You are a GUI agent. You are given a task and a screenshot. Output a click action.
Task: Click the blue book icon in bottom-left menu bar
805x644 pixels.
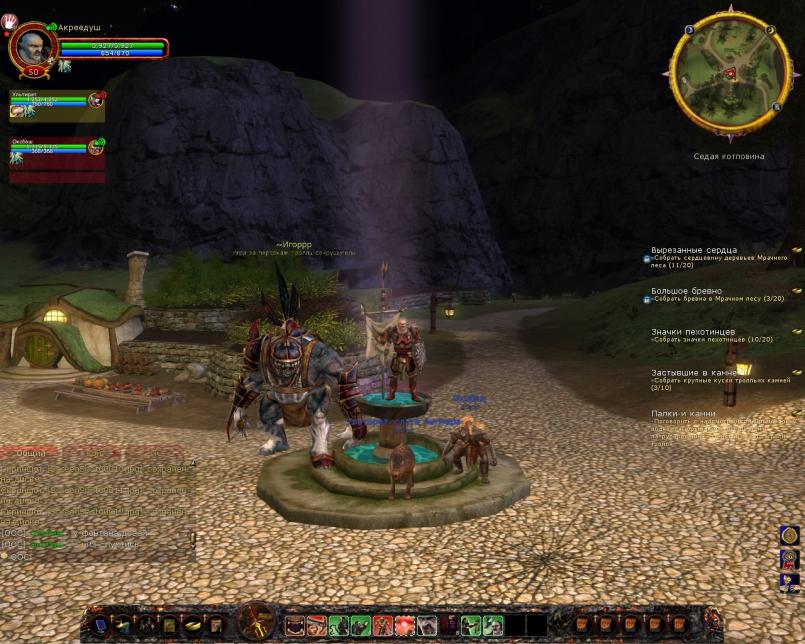coord(100,626)
